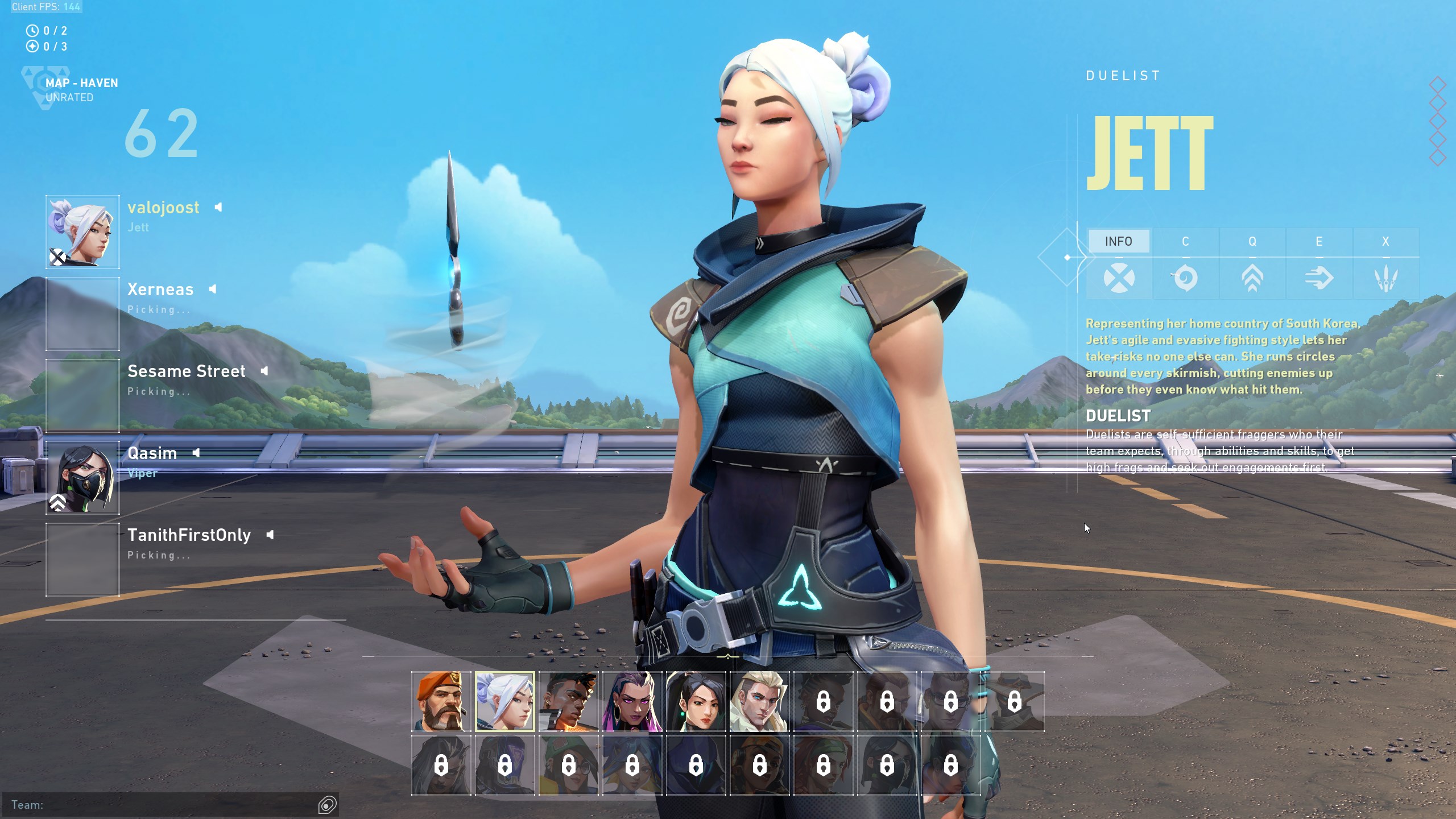
Task: Select the Reyna agent portrait
Action: [x=632, y=701]
